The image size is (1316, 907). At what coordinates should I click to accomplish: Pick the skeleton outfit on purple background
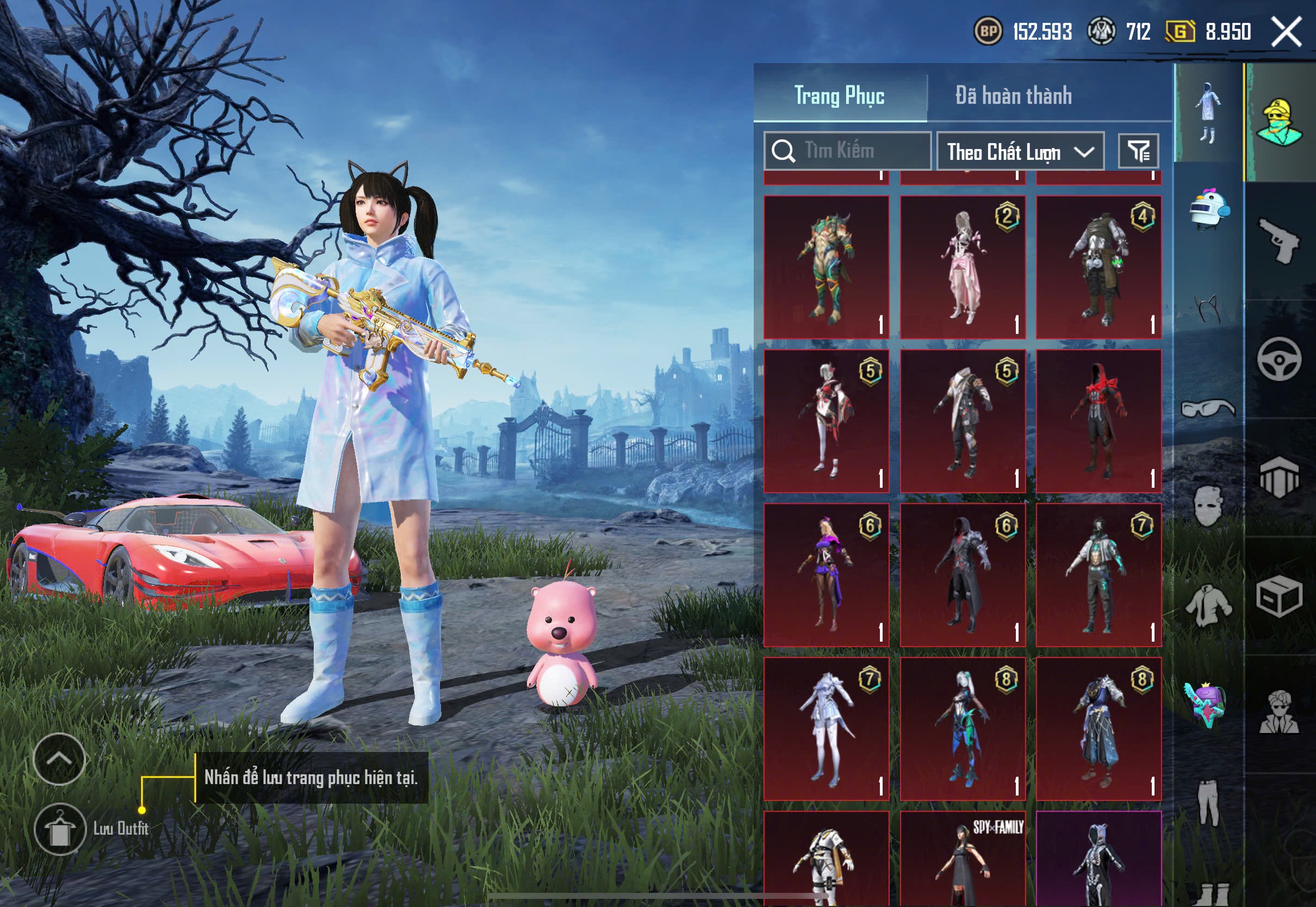click(x=1098, y=858)
